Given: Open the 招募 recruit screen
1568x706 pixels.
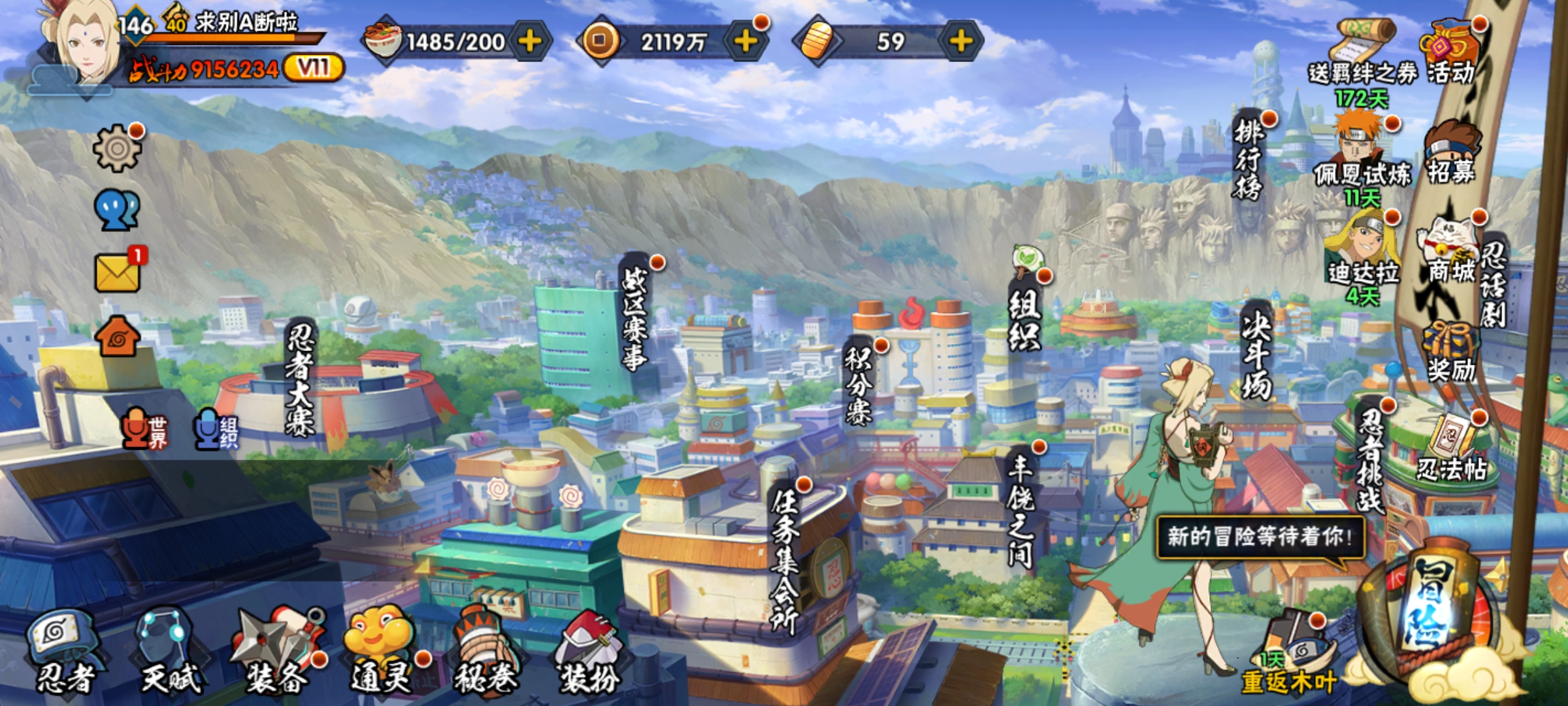Looking at the screenshot, I should (1451, 154).
